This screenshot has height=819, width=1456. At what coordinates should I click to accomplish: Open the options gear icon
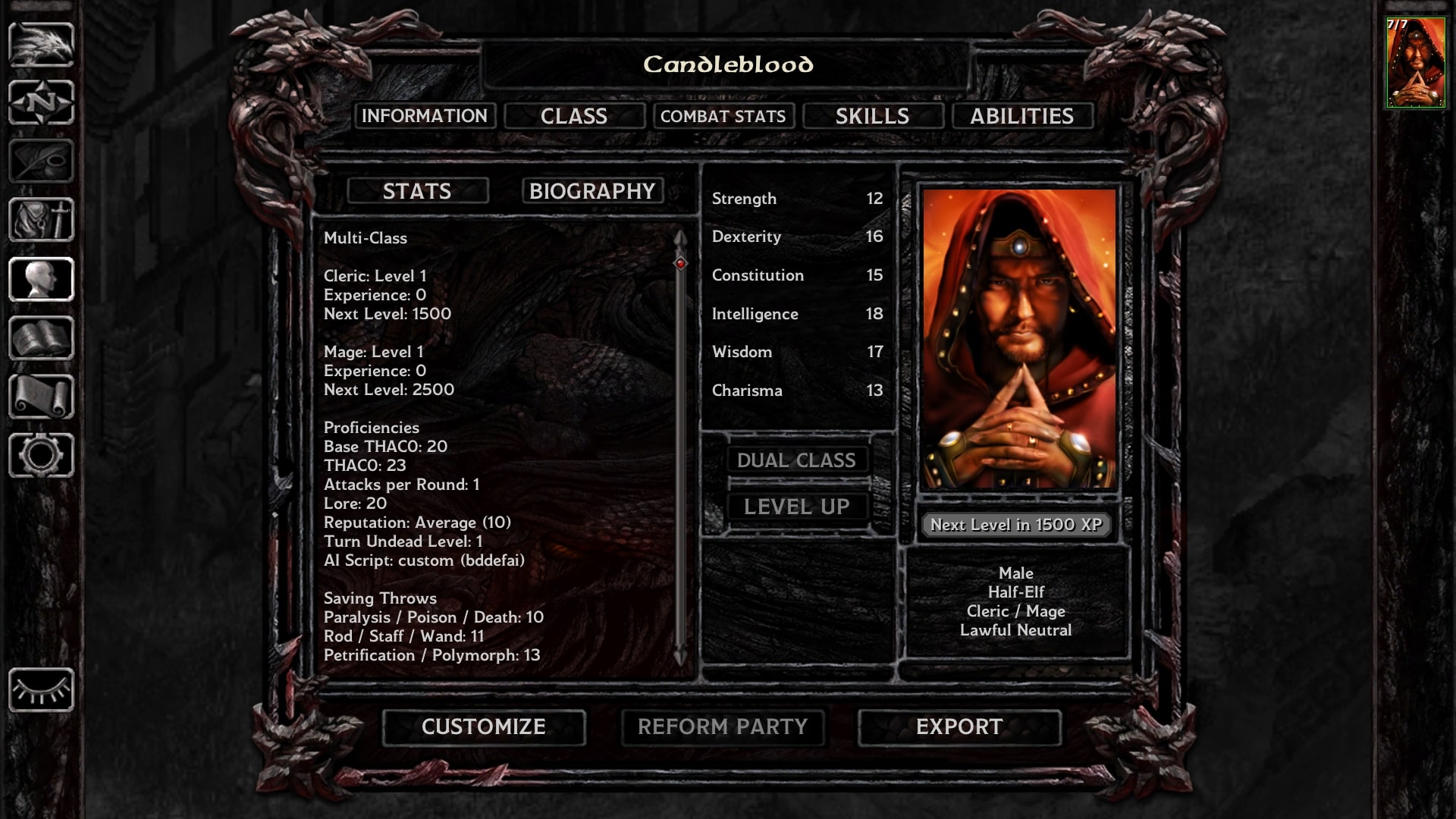pyautogui.click(x=41, y=456)
